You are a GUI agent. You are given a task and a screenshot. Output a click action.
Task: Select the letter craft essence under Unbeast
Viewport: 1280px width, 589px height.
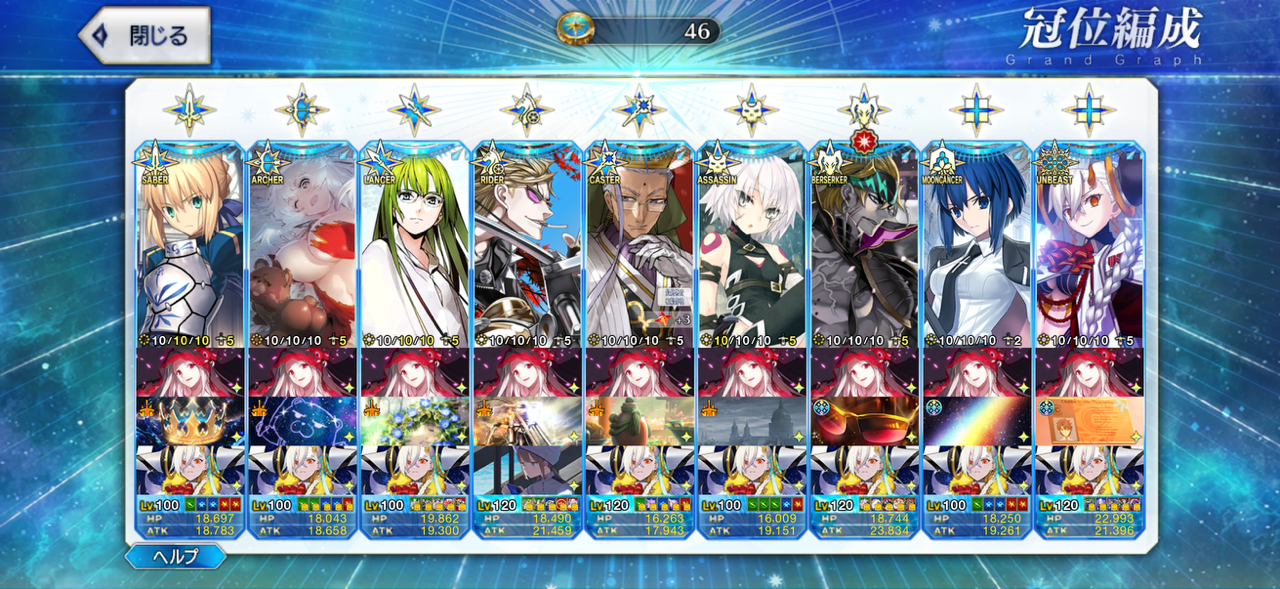coord(1088,421)
